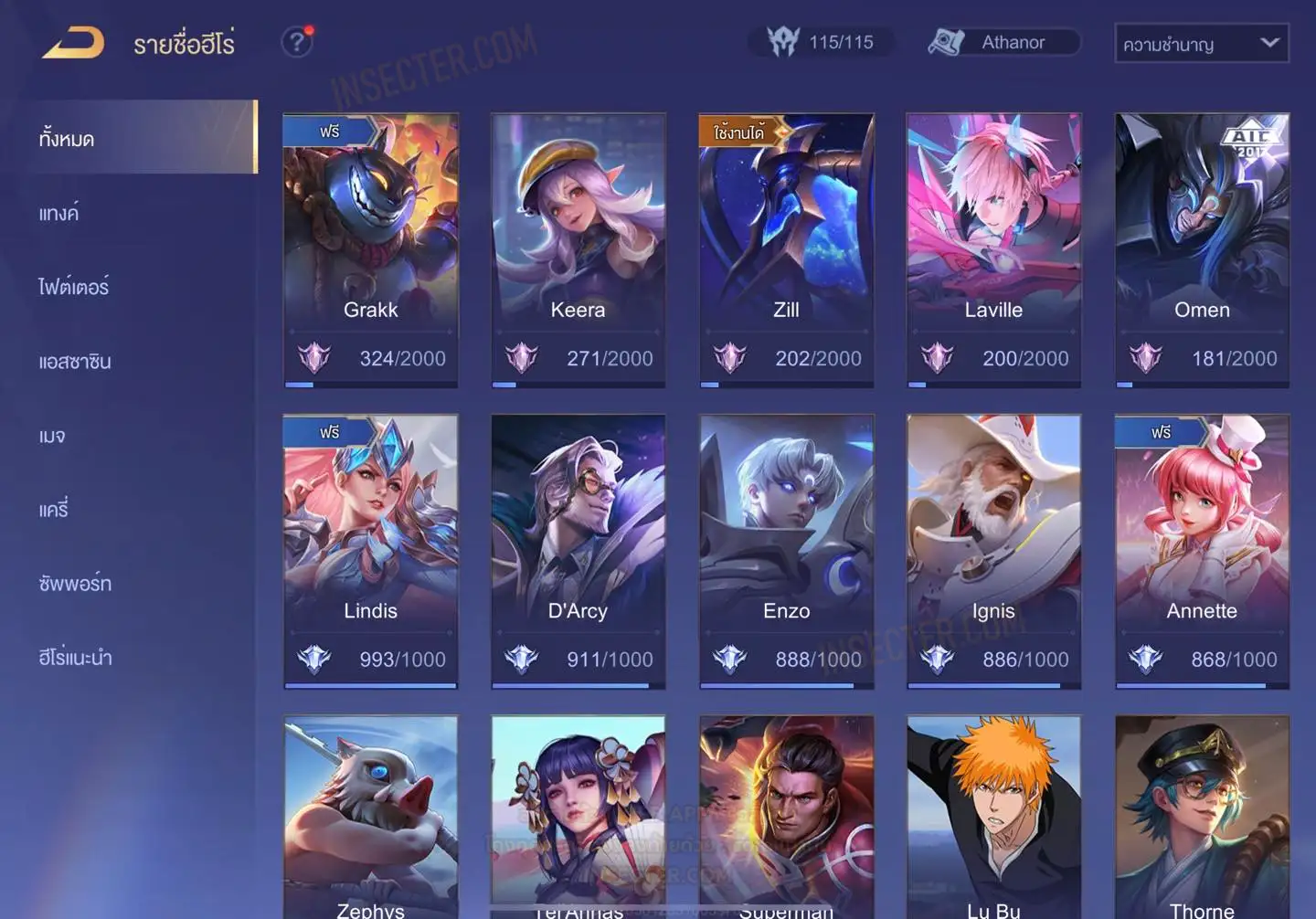Filter by the เมจ (Mage) tab
Viewport: 1316px width, 919px height.
tap(52, 436)
